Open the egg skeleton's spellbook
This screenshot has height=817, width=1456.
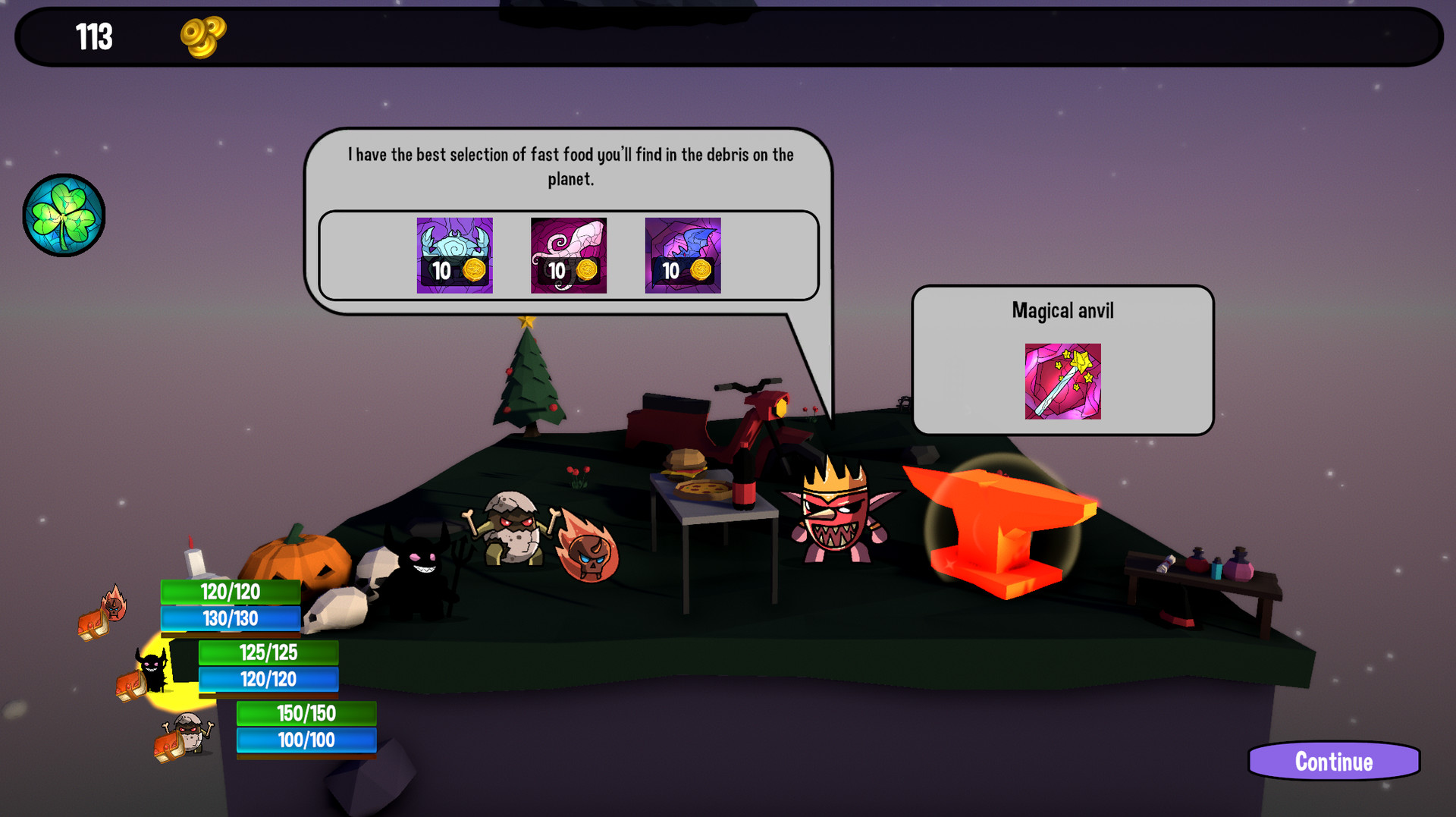tap(167, 744)
